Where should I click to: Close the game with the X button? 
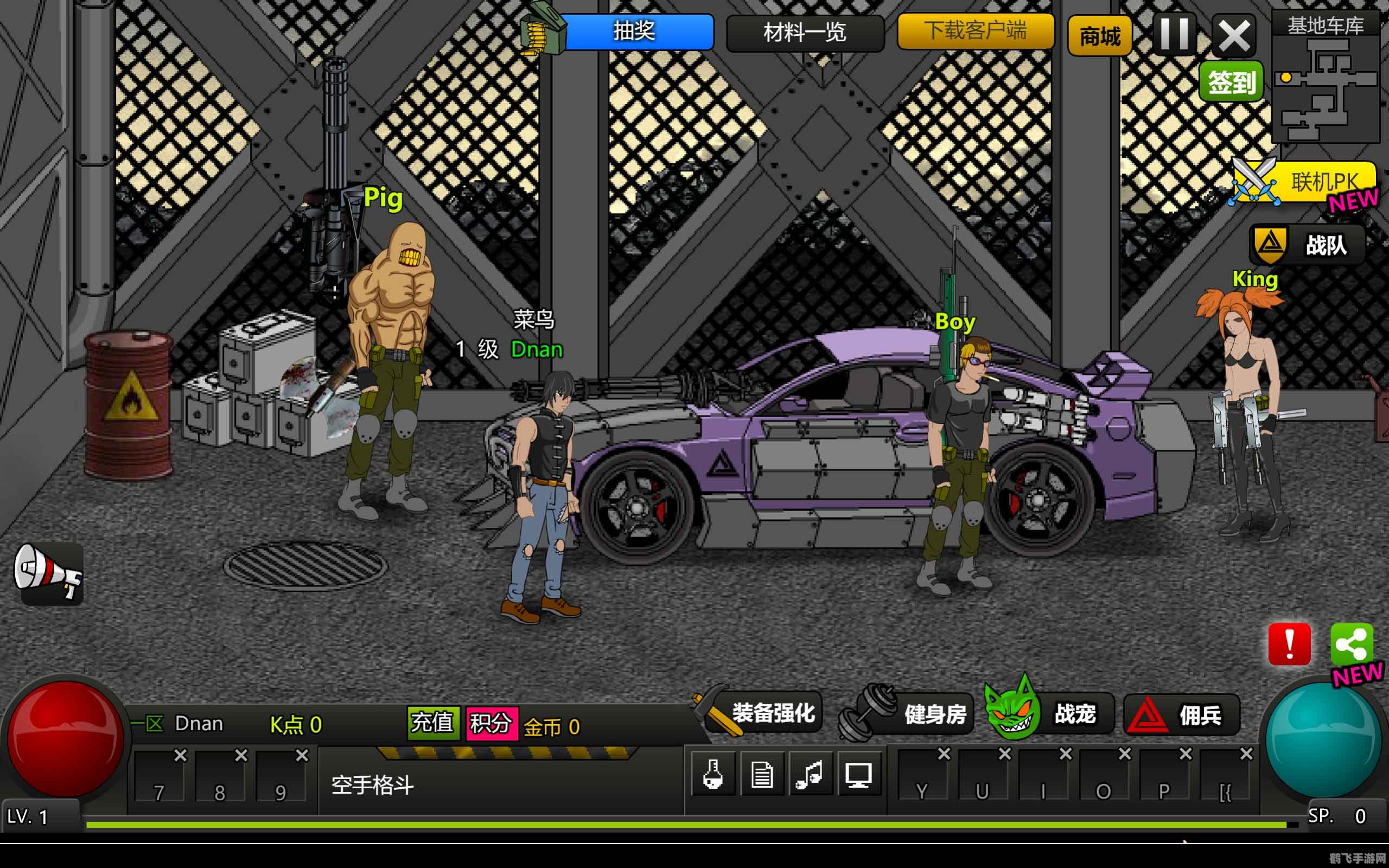(1233, 36)
